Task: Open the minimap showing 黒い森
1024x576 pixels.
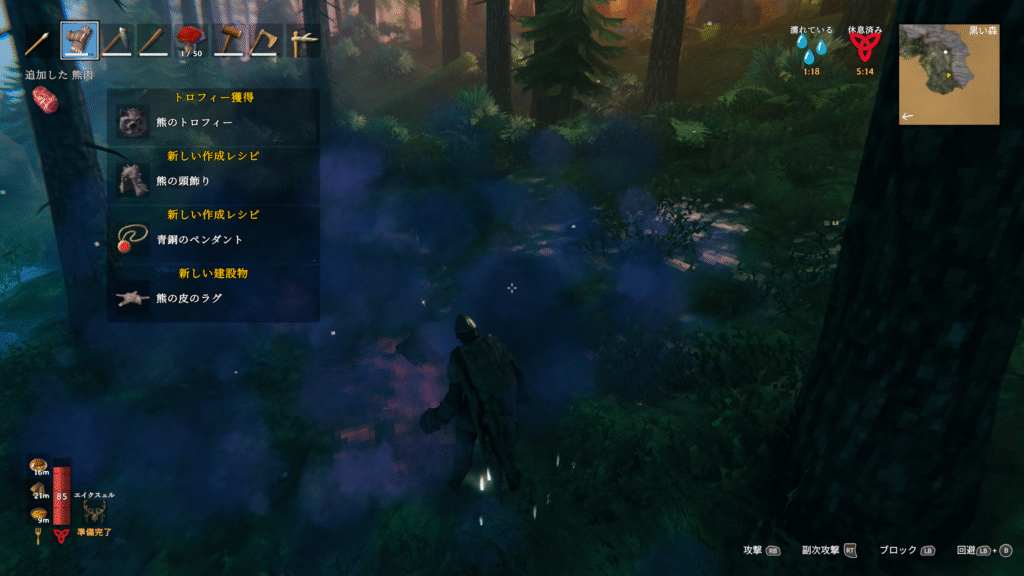Action: pyautogui.click(x=948, y=74)
